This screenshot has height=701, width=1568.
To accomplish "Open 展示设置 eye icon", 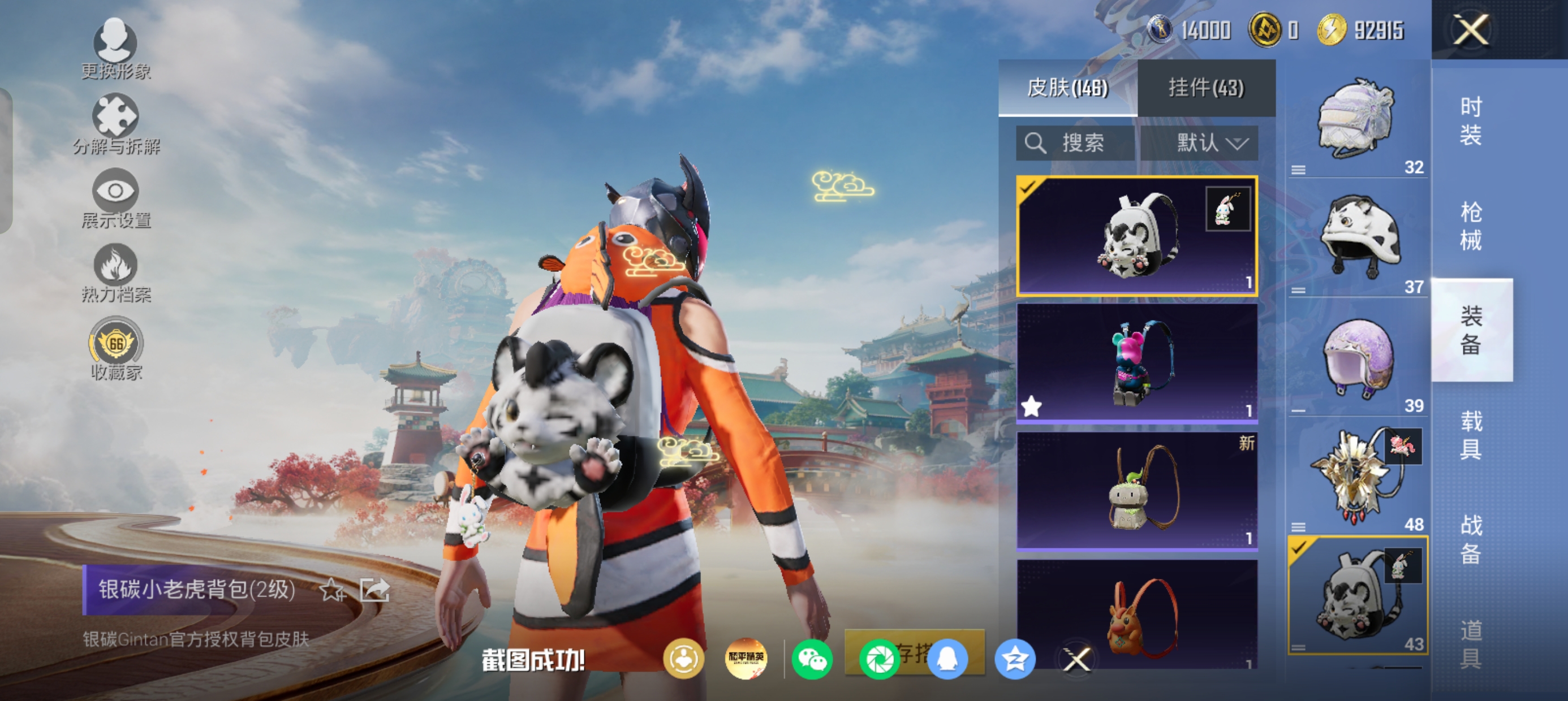I will (x=115, y=198).
